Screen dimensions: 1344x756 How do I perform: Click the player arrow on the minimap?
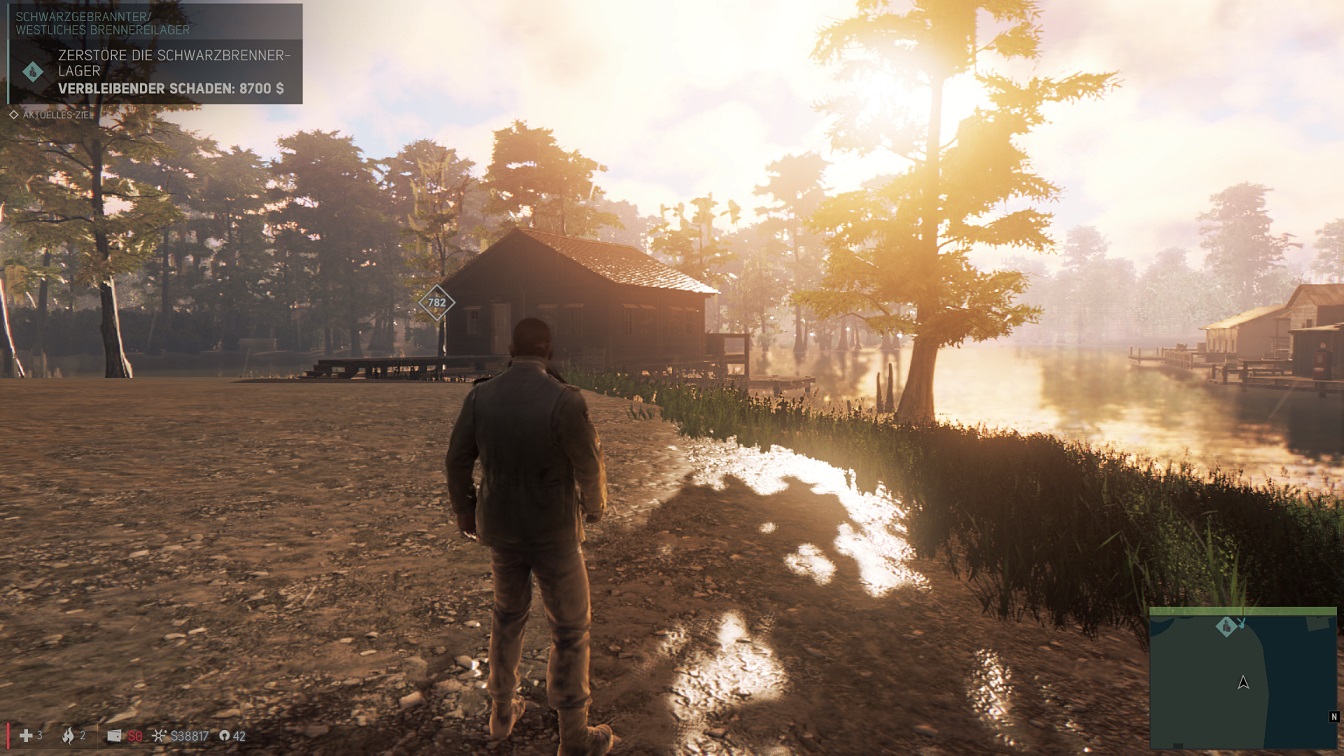click(x=1243, y=682)
